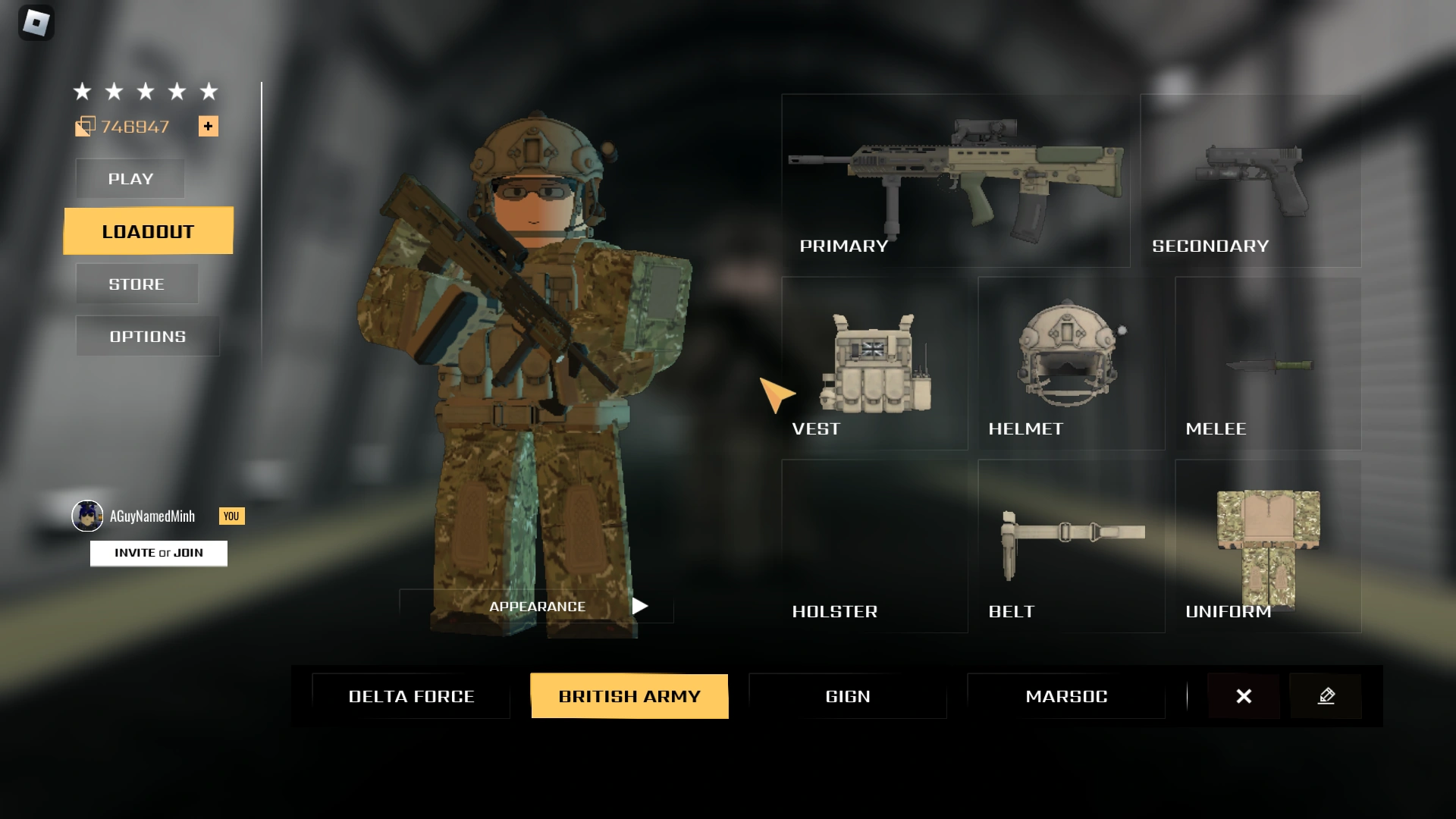
Task: Switch to the Delta Force loadout tab
Action: 411,695
